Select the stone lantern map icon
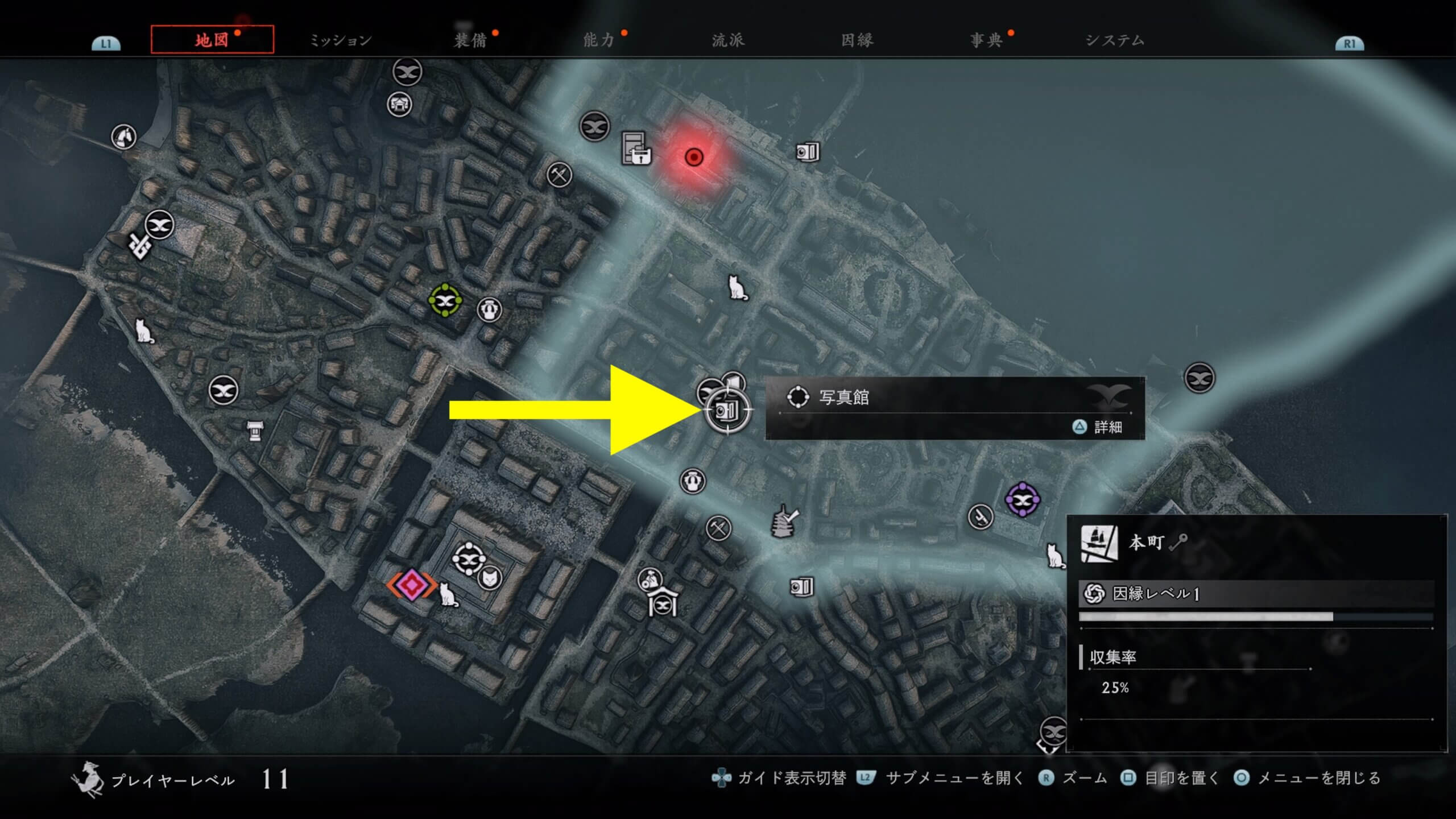 coord(254,431)
